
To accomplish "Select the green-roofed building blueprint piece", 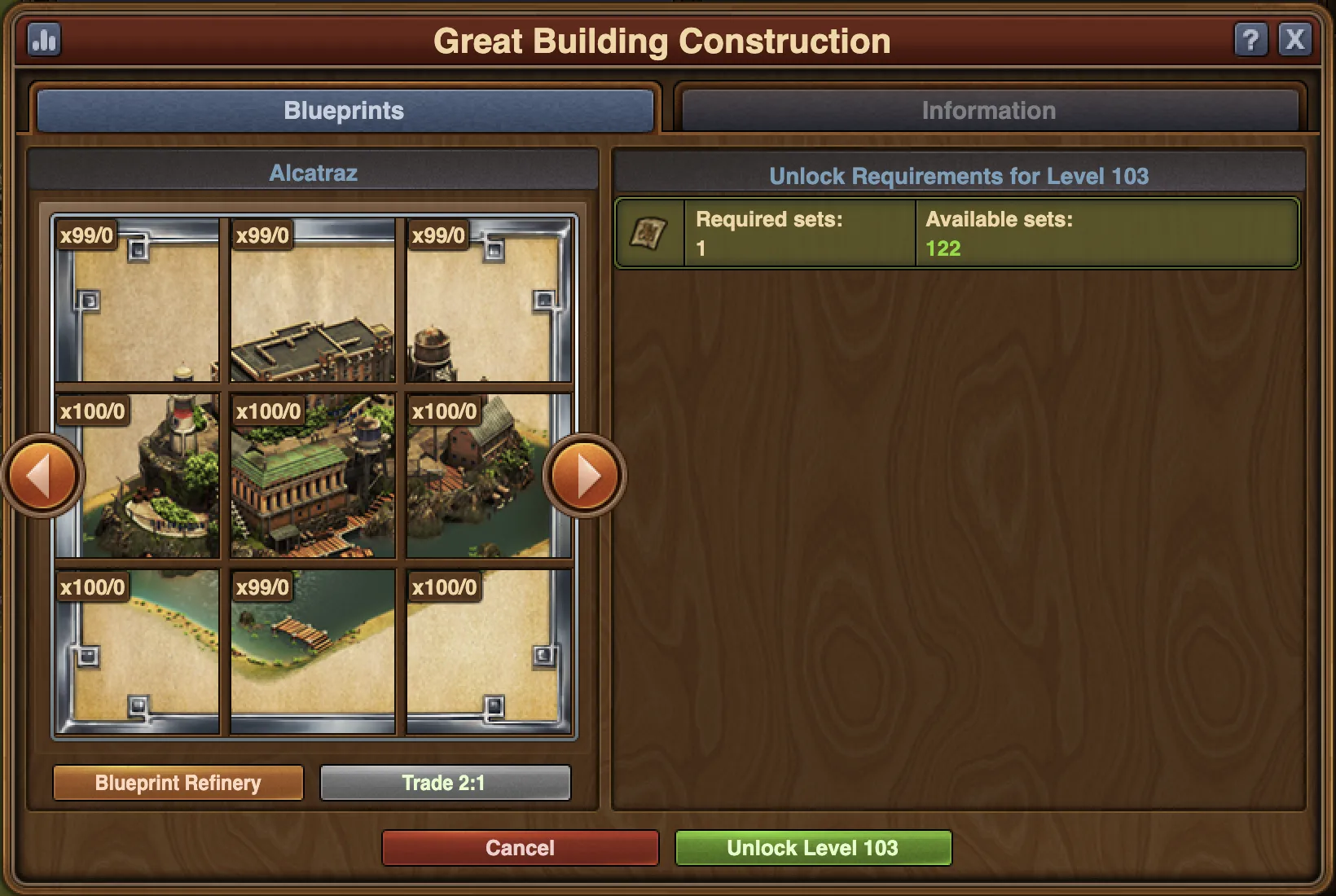I will tap(313, 477).
